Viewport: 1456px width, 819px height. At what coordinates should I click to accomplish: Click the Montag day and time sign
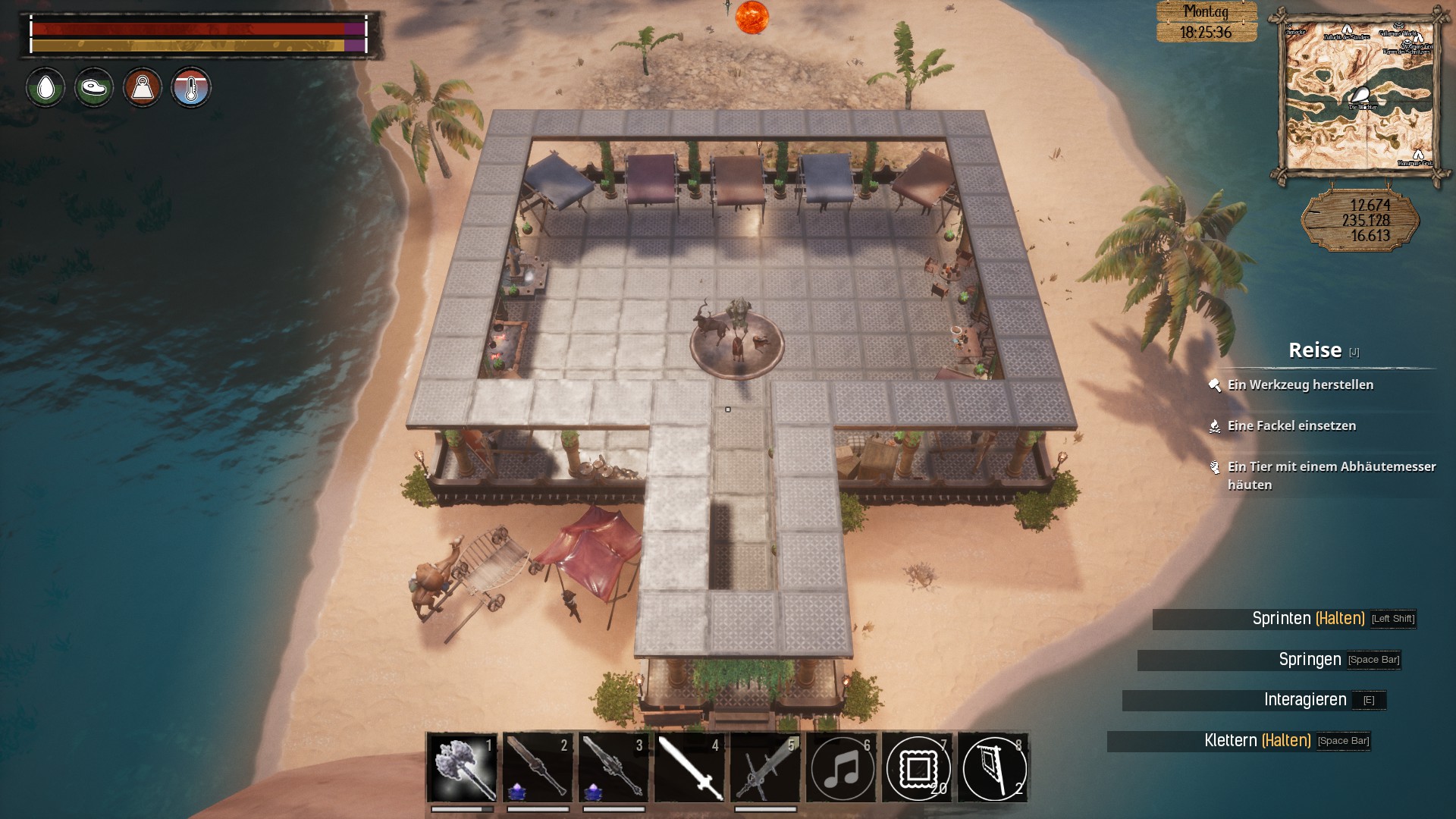(1206, 22)
